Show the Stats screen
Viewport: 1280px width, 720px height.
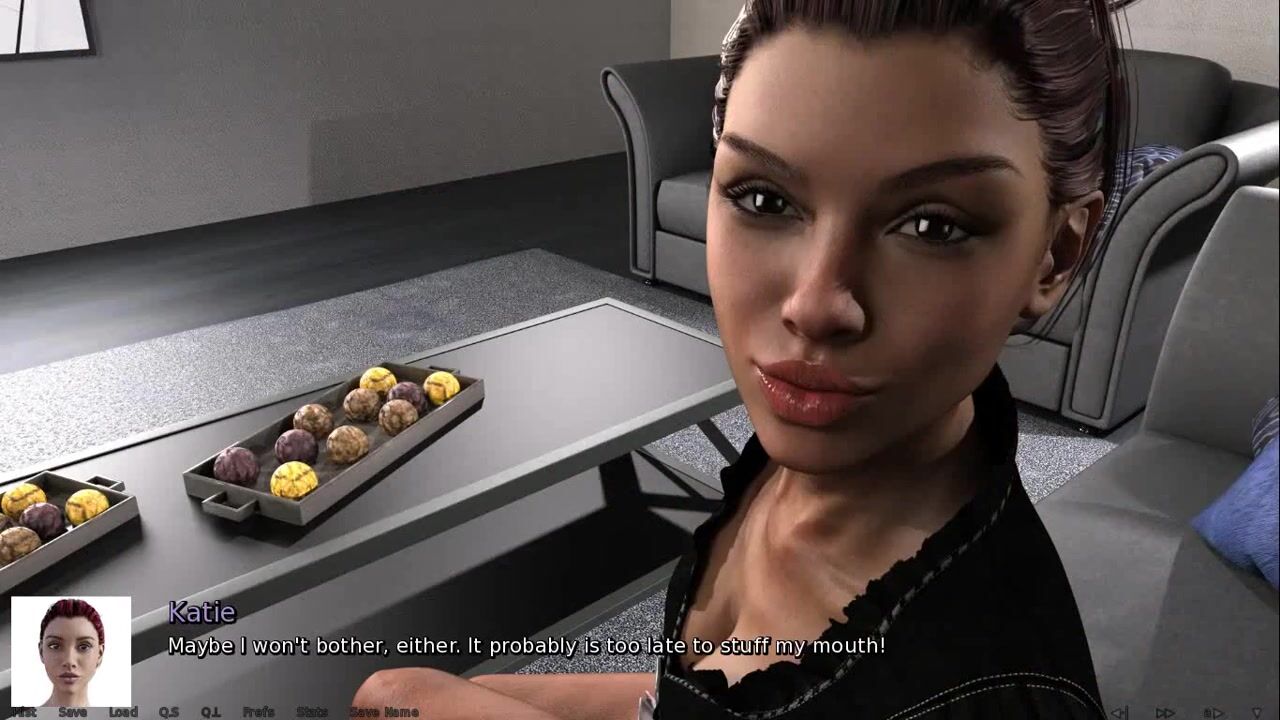click(x=311, y=712)
